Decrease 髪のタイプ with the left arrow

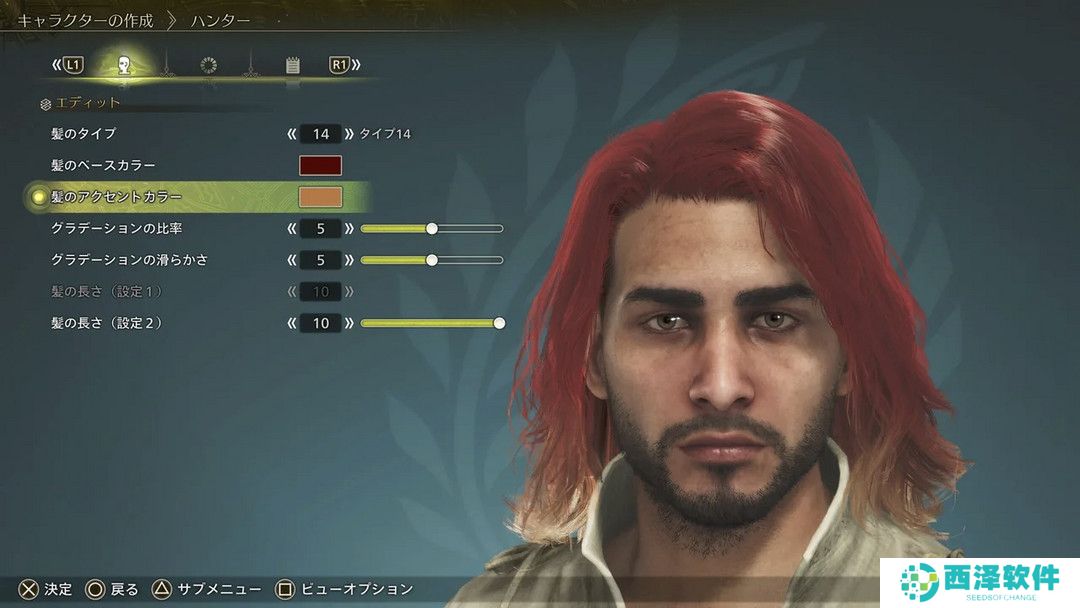pos(292,134)
